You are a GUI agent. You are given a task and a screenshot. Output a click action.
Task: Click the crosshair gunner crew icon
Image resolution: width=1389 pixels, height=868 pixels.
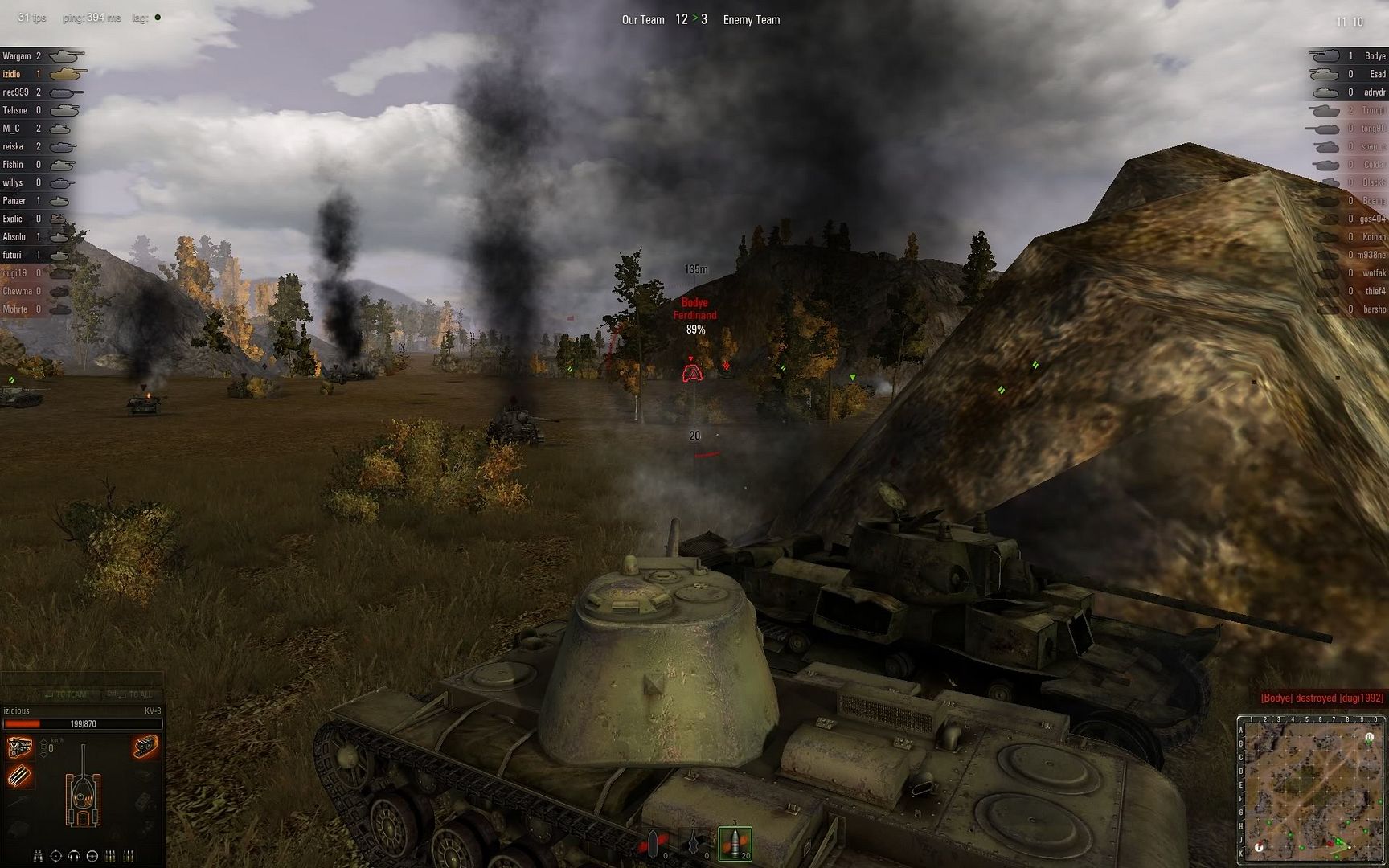pos(56,856)
